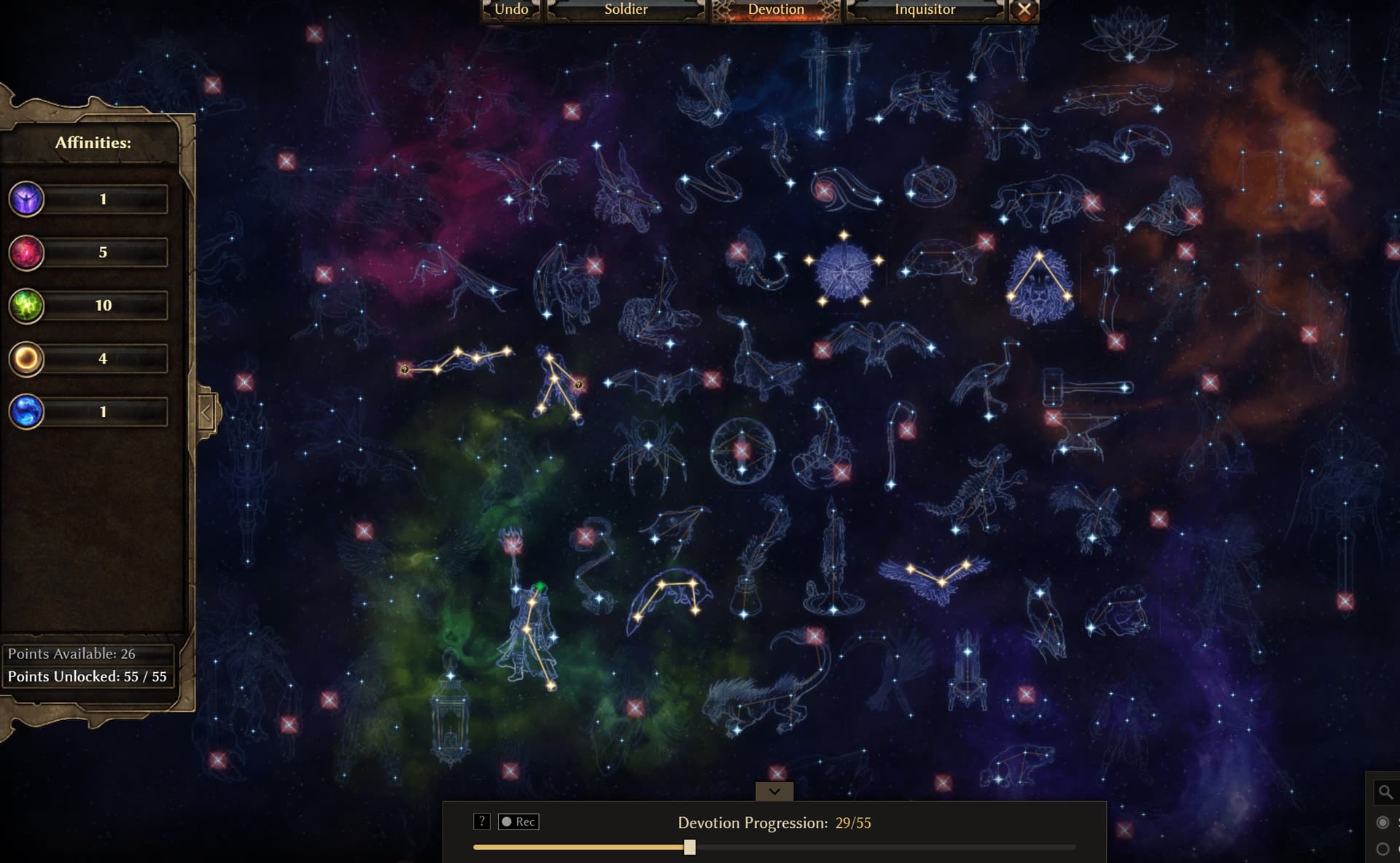The image size is (1400, 863).
Task: Select the golden Order affinity icon
Action: (x=26, y=359)
